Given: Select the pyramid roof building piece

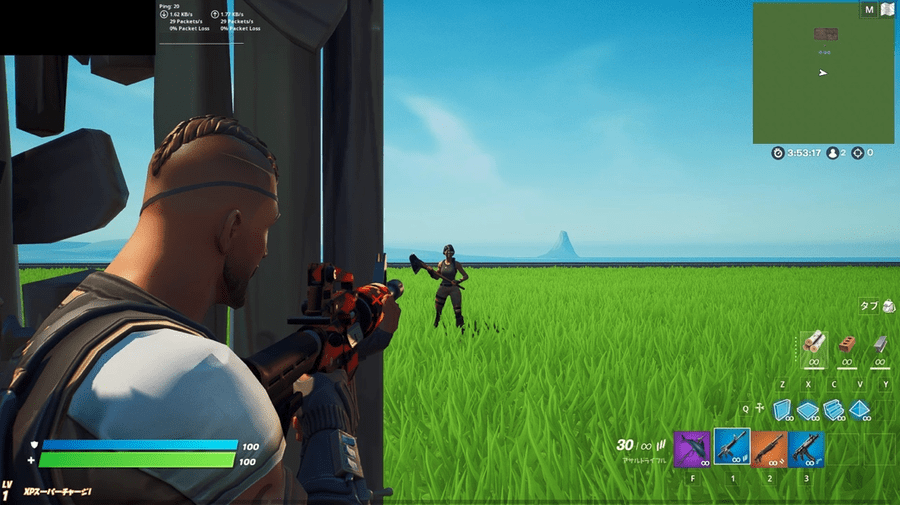Looking at the screenshot, I should (x=859, y=409).
